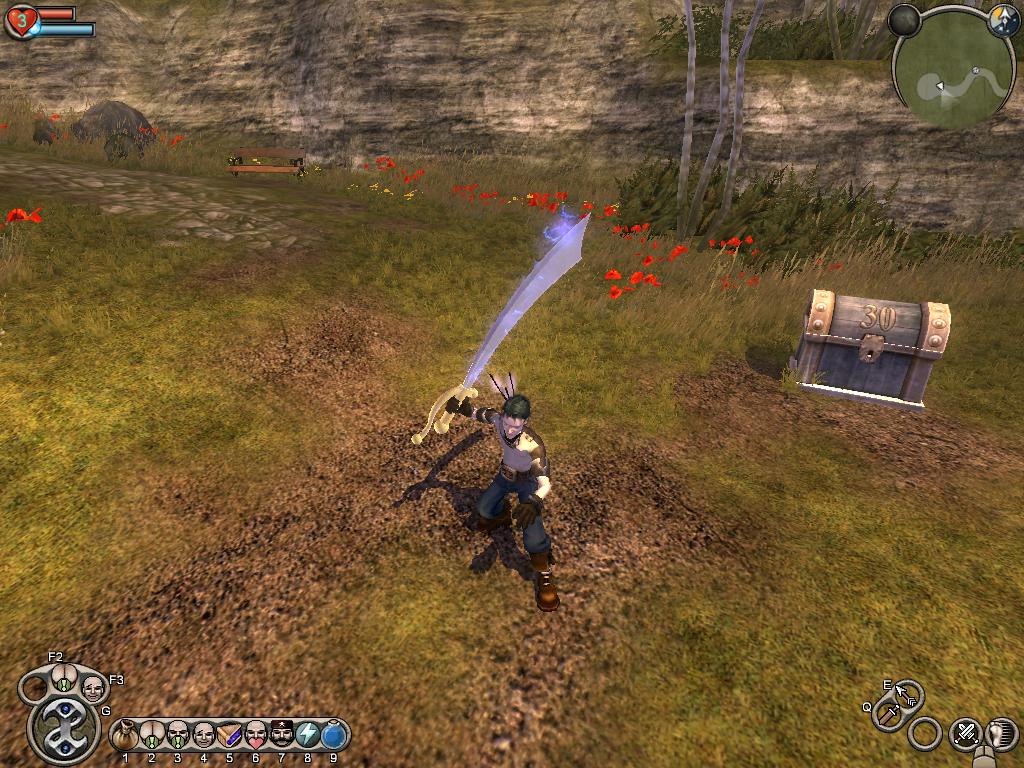
Task: Click the day-night compass dial on the minimap
Action: pos(1002,22)
